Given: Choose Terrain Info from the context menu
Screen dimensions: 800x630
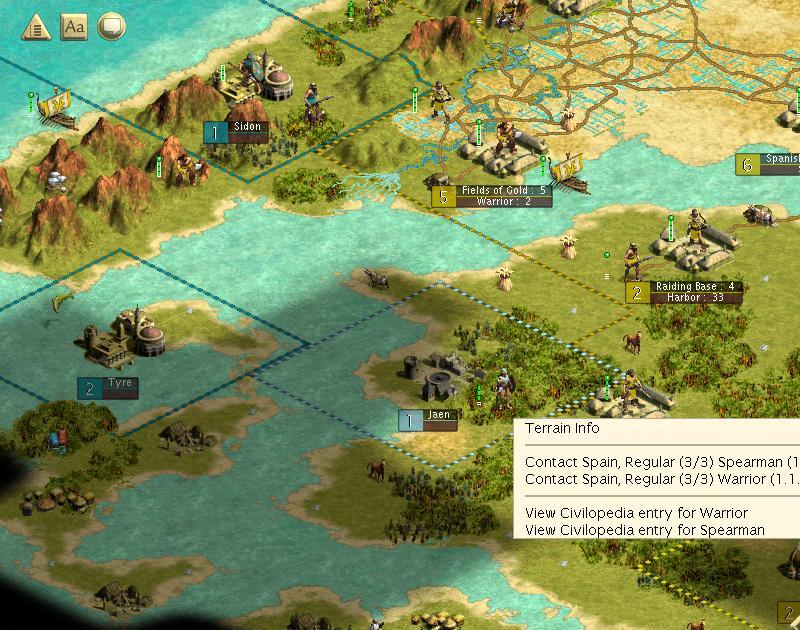Looking at the screenshot, I should click(x=562, y=428).
